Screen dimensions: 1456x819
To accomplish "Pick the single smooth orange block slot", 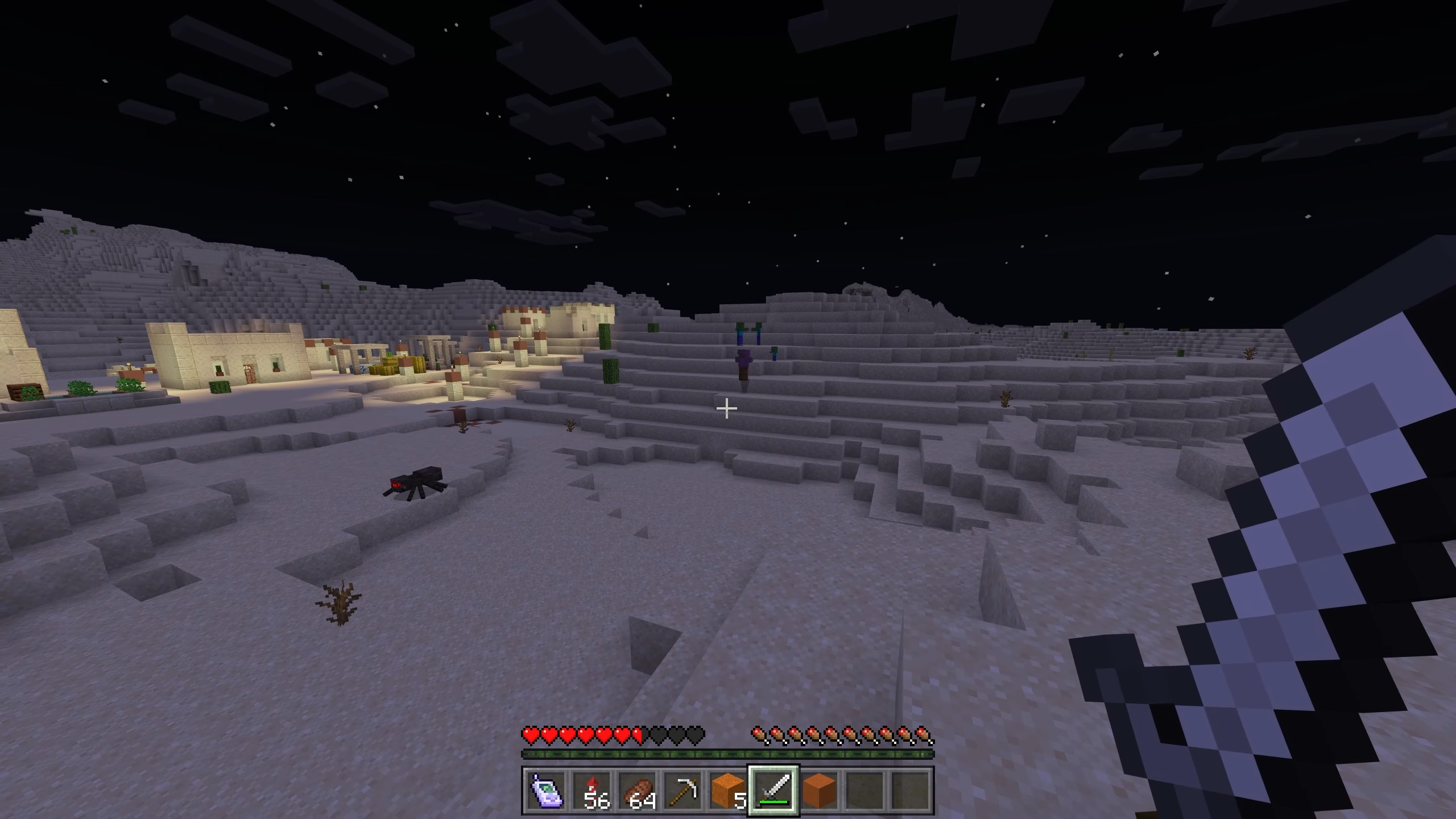I will tap(819, 791).
